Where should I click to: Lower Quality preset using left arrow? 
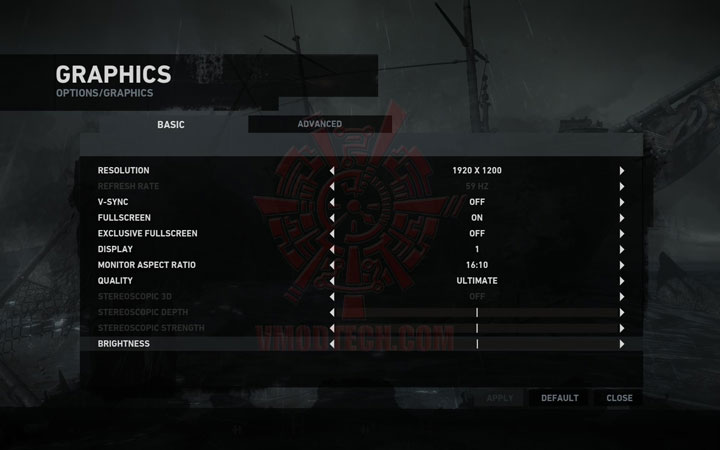tap(332, 281)
